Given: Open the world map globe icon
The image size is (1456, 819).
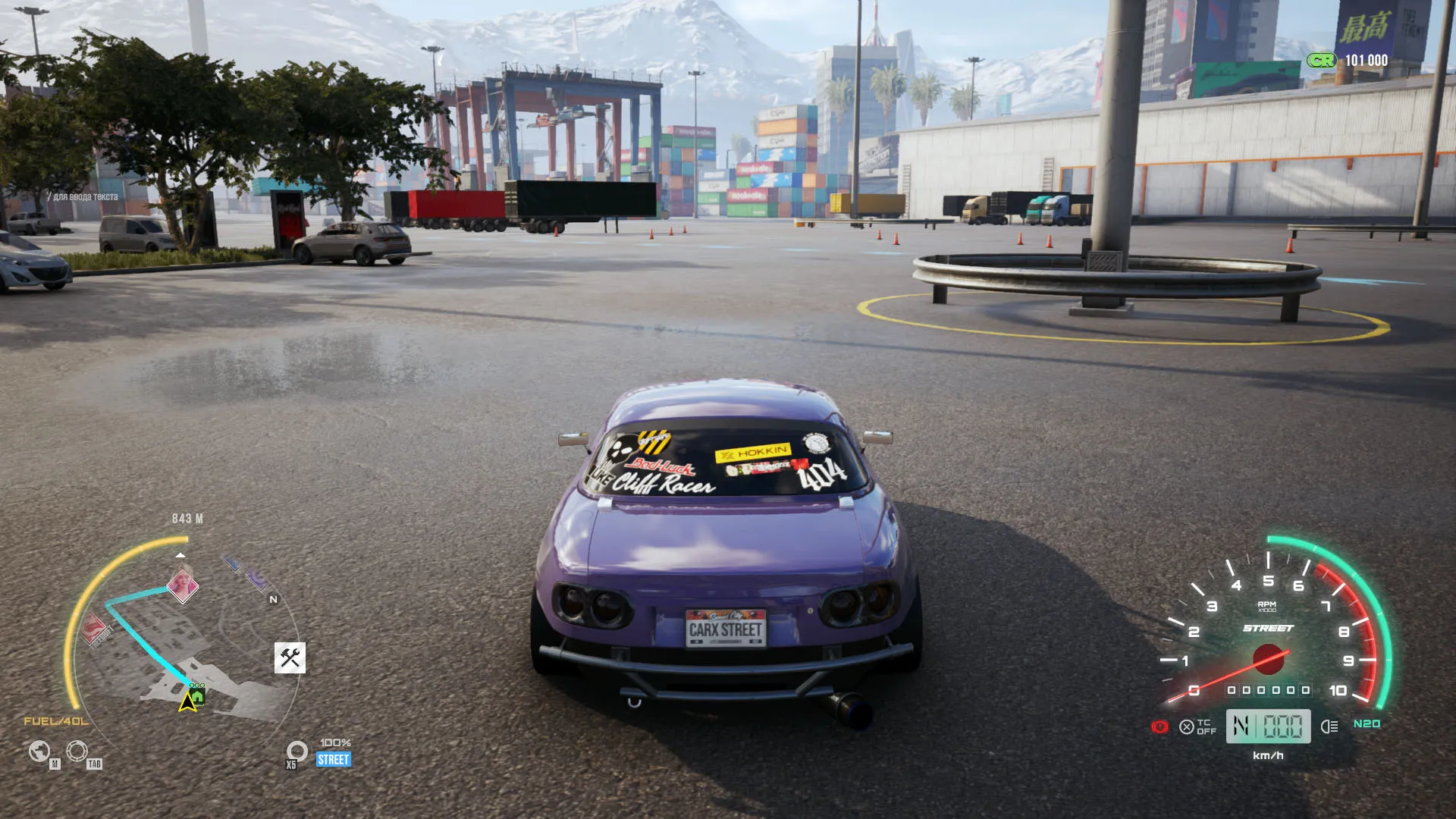Looking at the screenshot, I should coord(39,751).
